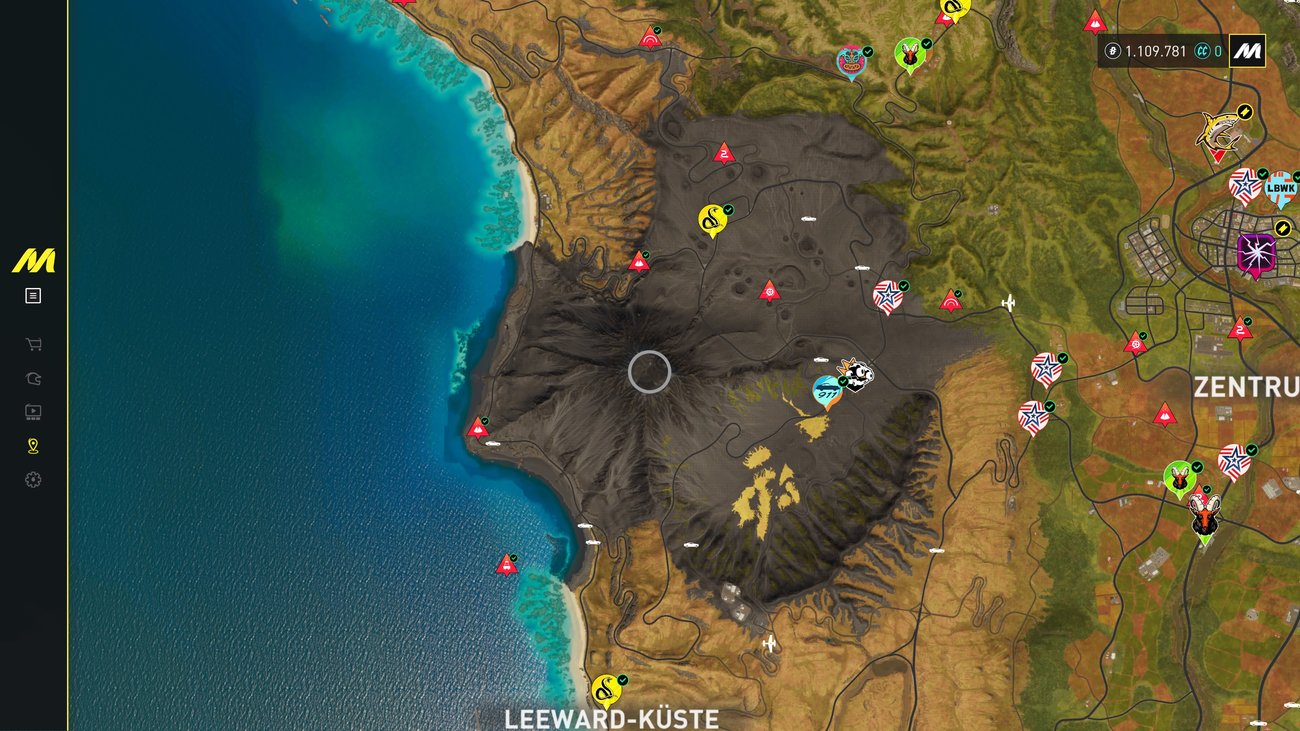Open the video player icon in the sidebar
Screen dimensions: 1300x731
pyautogui.click(x=33, y=412)
